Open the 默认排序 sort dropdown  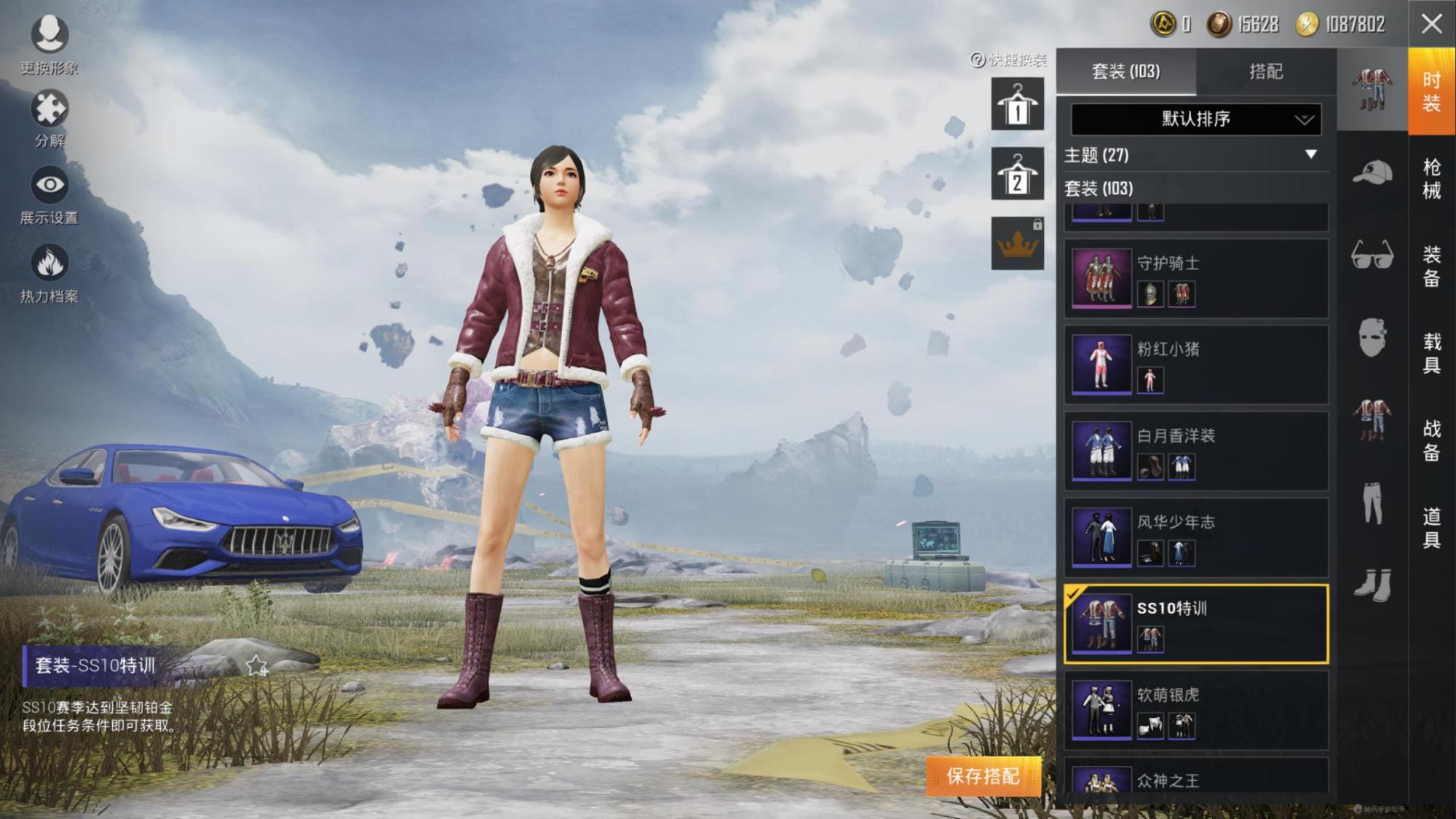1195,119
